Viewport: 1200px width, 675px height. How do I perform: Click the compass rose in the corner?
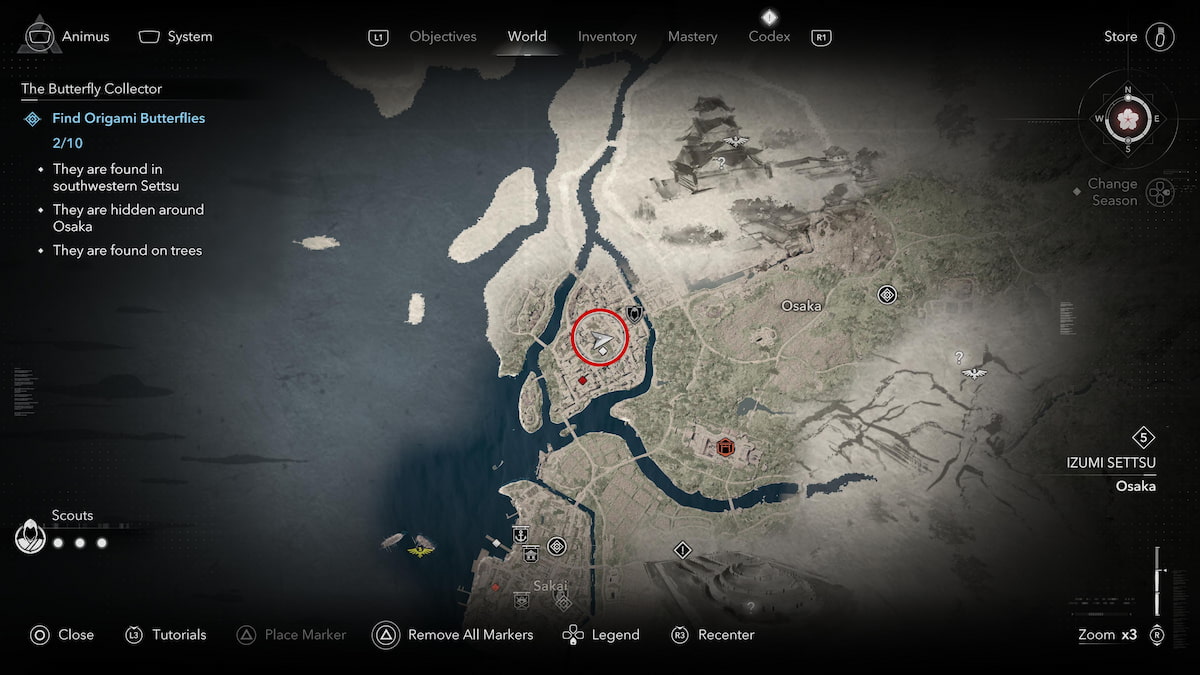click(1128, 119)
